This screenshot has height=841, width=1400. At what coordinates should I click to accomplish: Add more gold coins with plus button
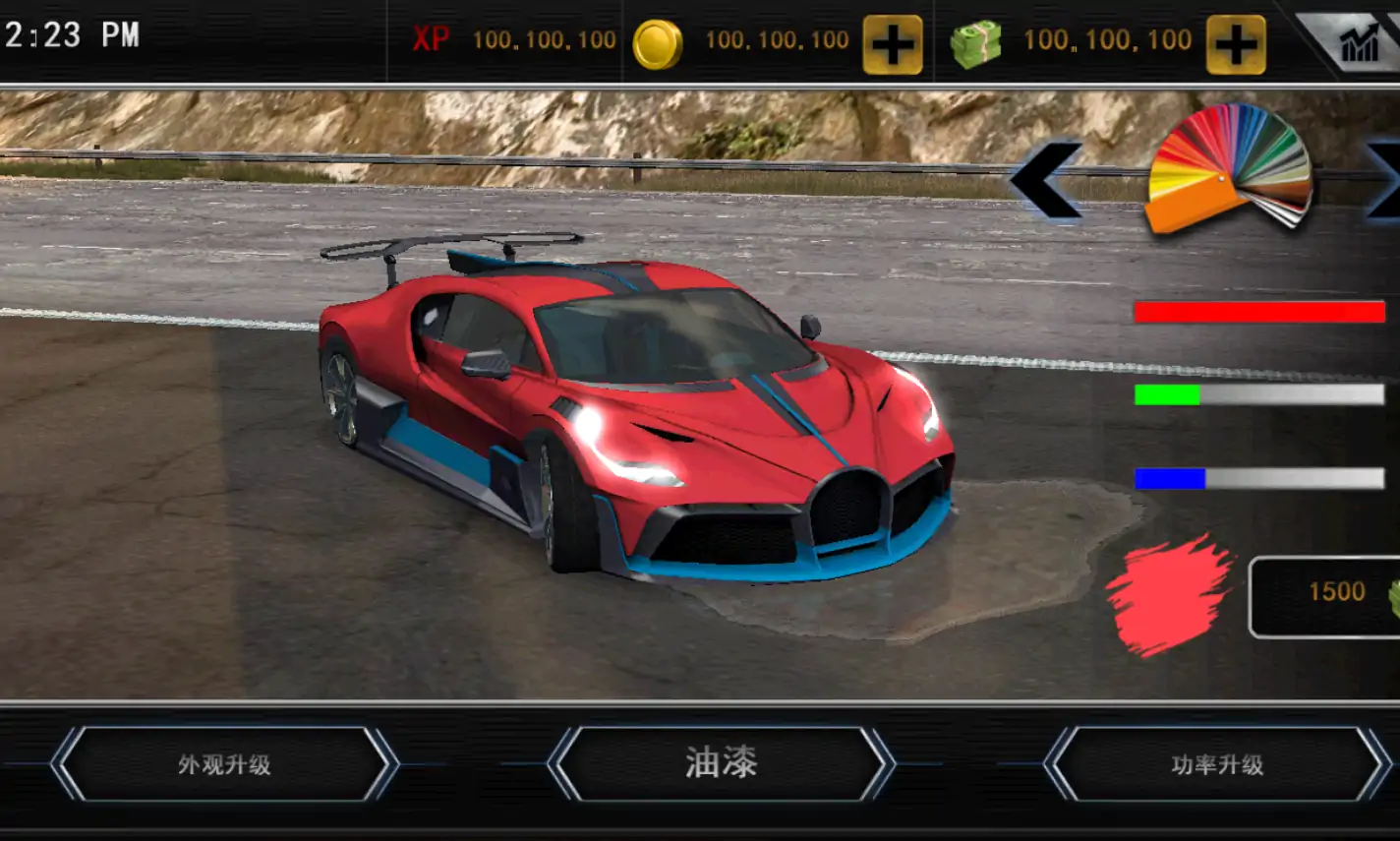coord(893,44)
